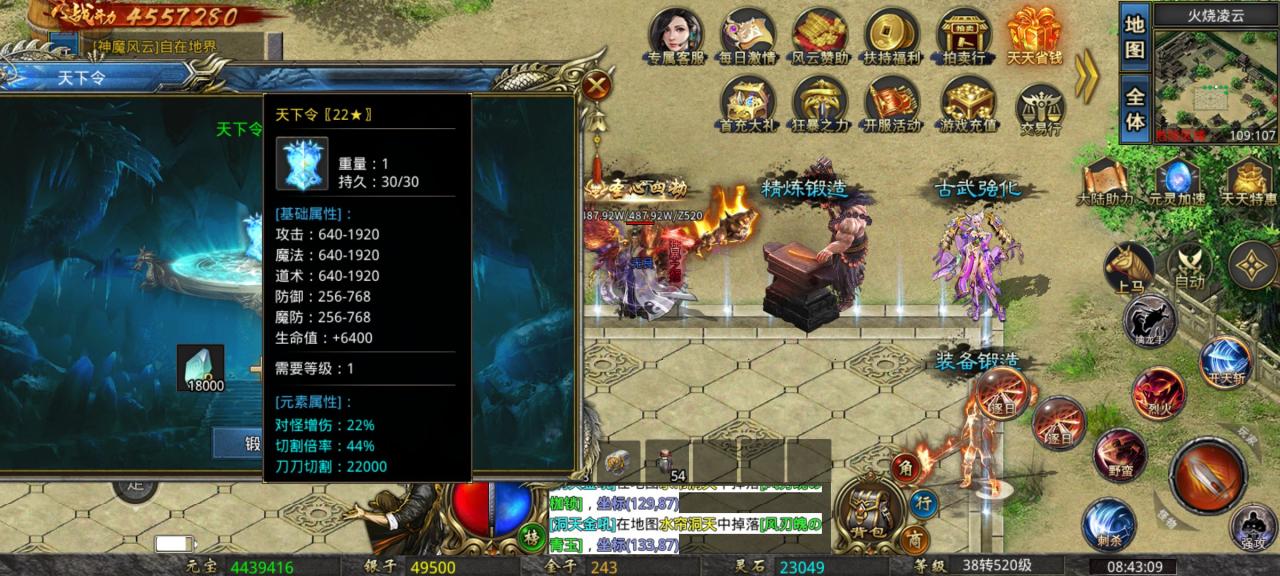Screen dimensions: 1280x576
Task: Open the 扶持福利 welfare menu
Action: pos(892,35)
